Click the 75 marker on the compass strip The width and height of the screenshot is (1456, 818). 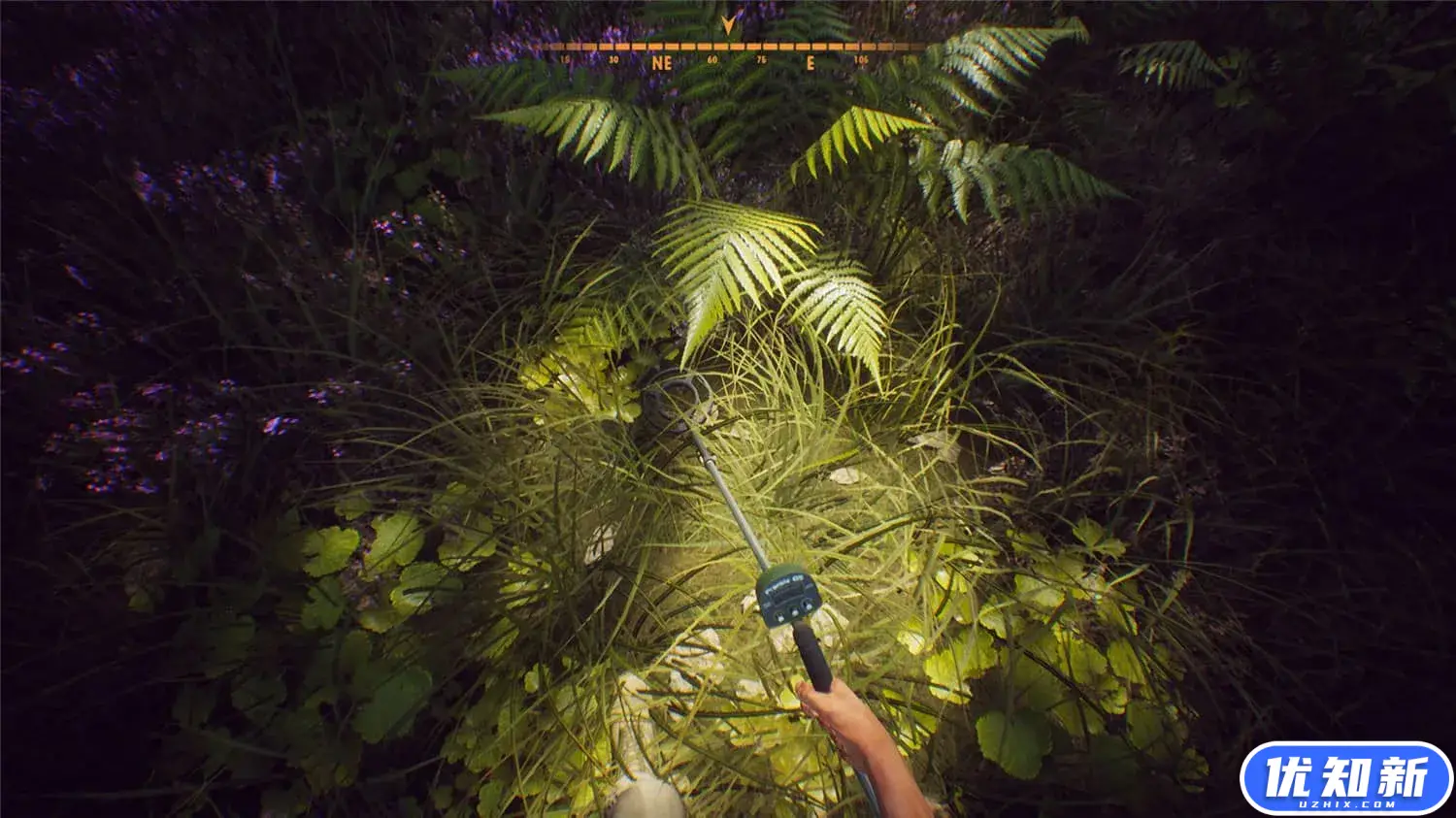pos(760,60)
